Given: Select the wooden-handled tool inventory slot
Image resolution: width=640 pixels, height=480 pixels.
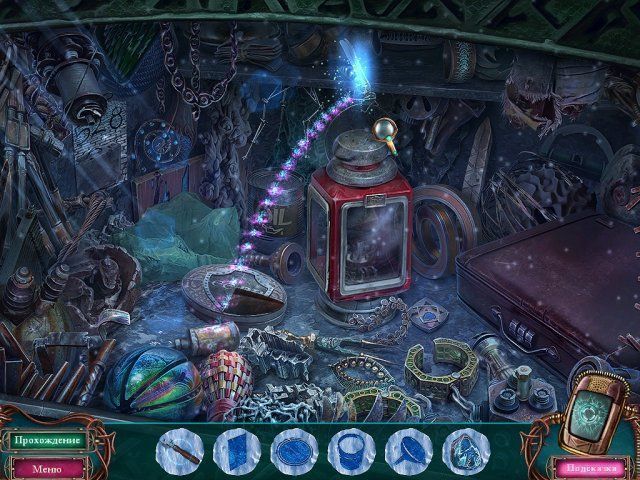Looking at the screenshot, I should tap(179, 451).
